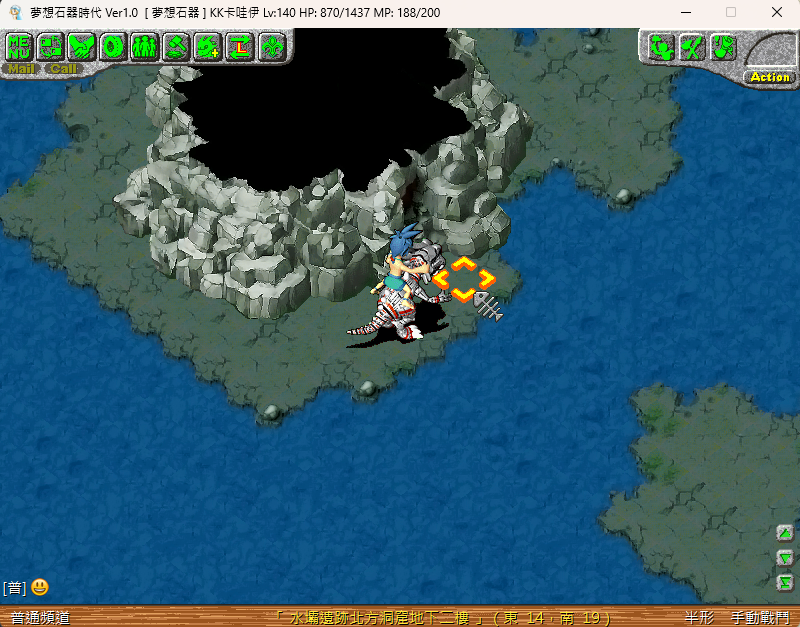Select the dragon pet plus icon
The height and width of the screenshot is (627, 800).
click(208, 46)
